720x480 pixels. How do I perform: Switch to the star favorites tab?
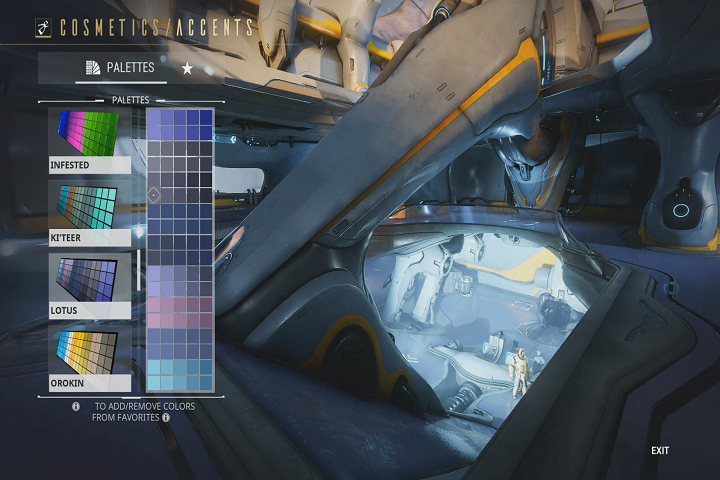pyautogui.click(x=187, y=68)
